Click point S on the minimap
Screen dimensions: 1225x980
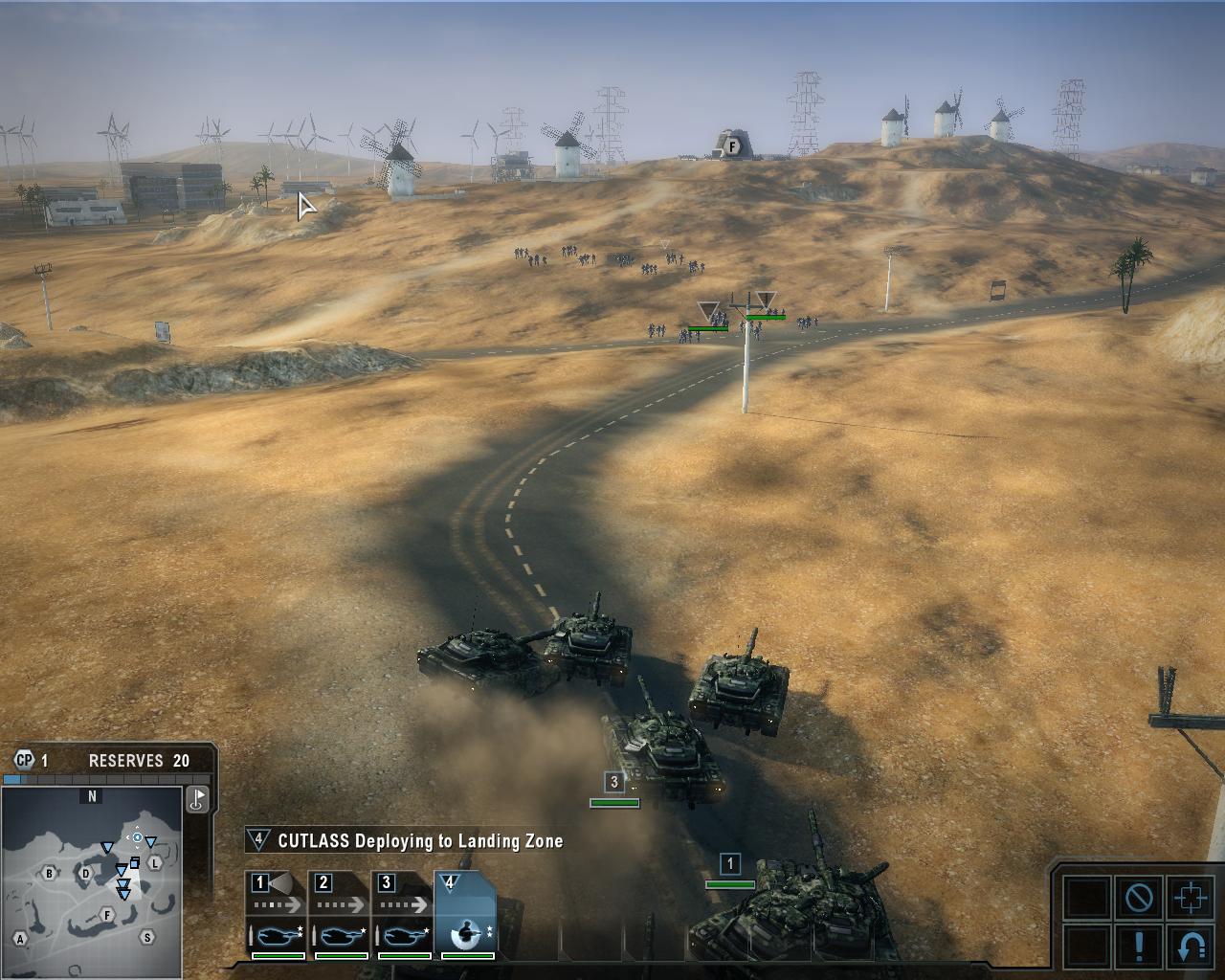click(146, 937)
